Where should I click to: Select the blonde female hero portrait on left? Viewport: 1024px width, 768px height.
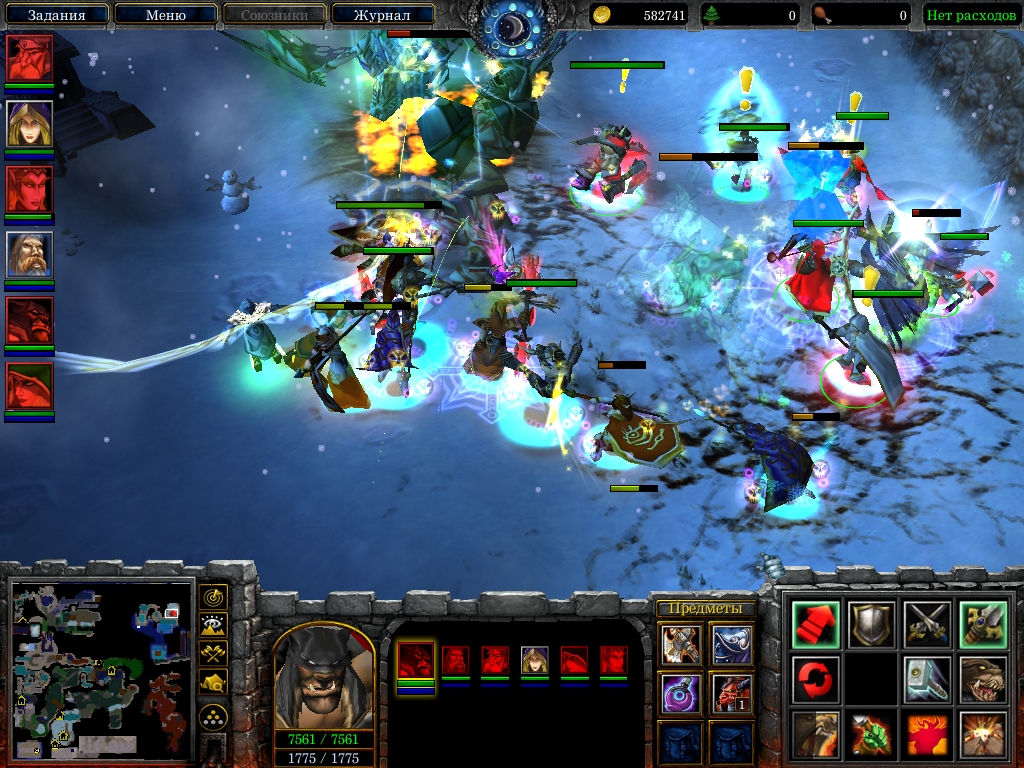[x=30, y=124]
